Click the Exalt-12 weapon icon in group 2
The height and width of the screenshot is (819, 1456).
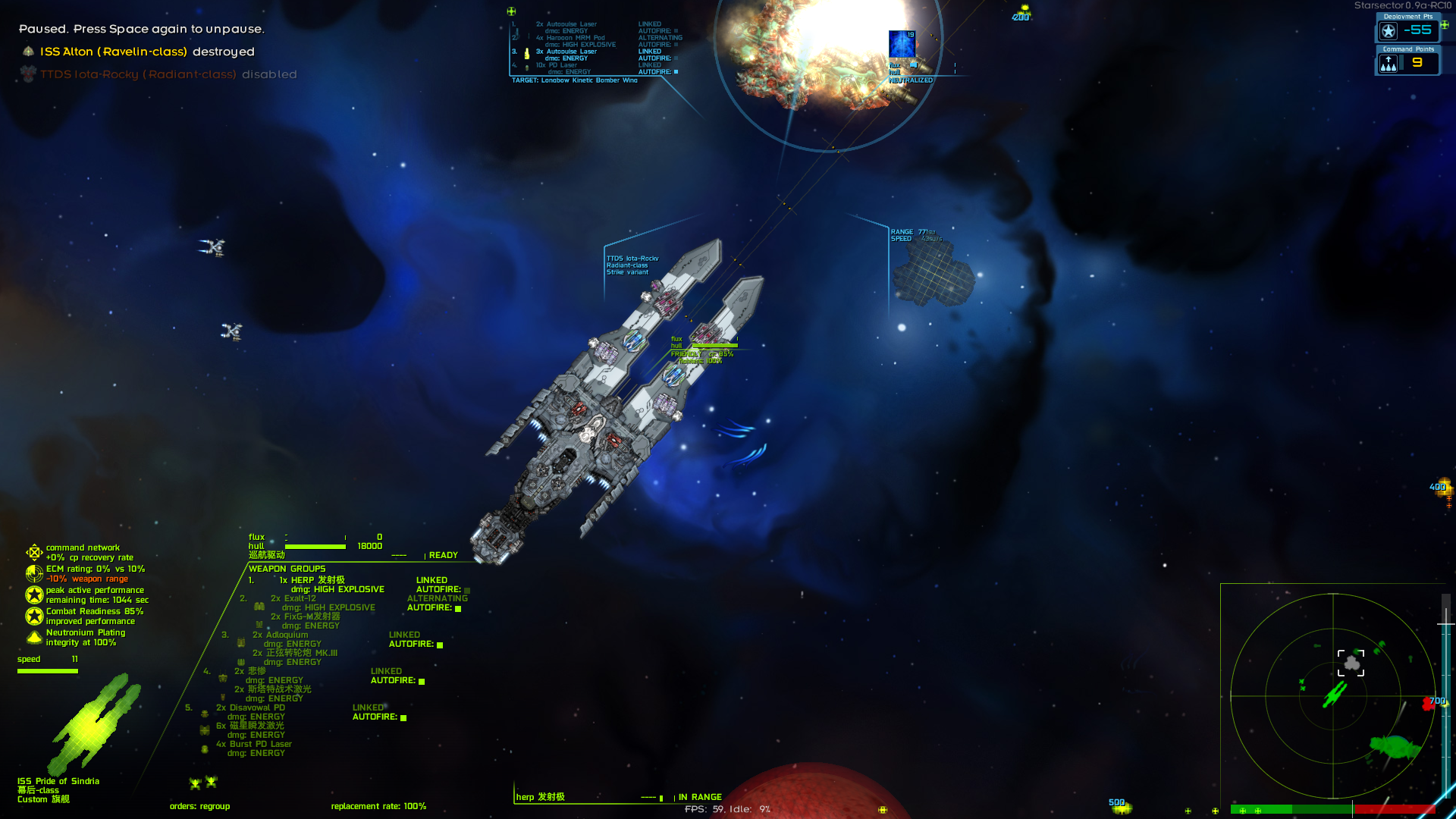point(259,607)
